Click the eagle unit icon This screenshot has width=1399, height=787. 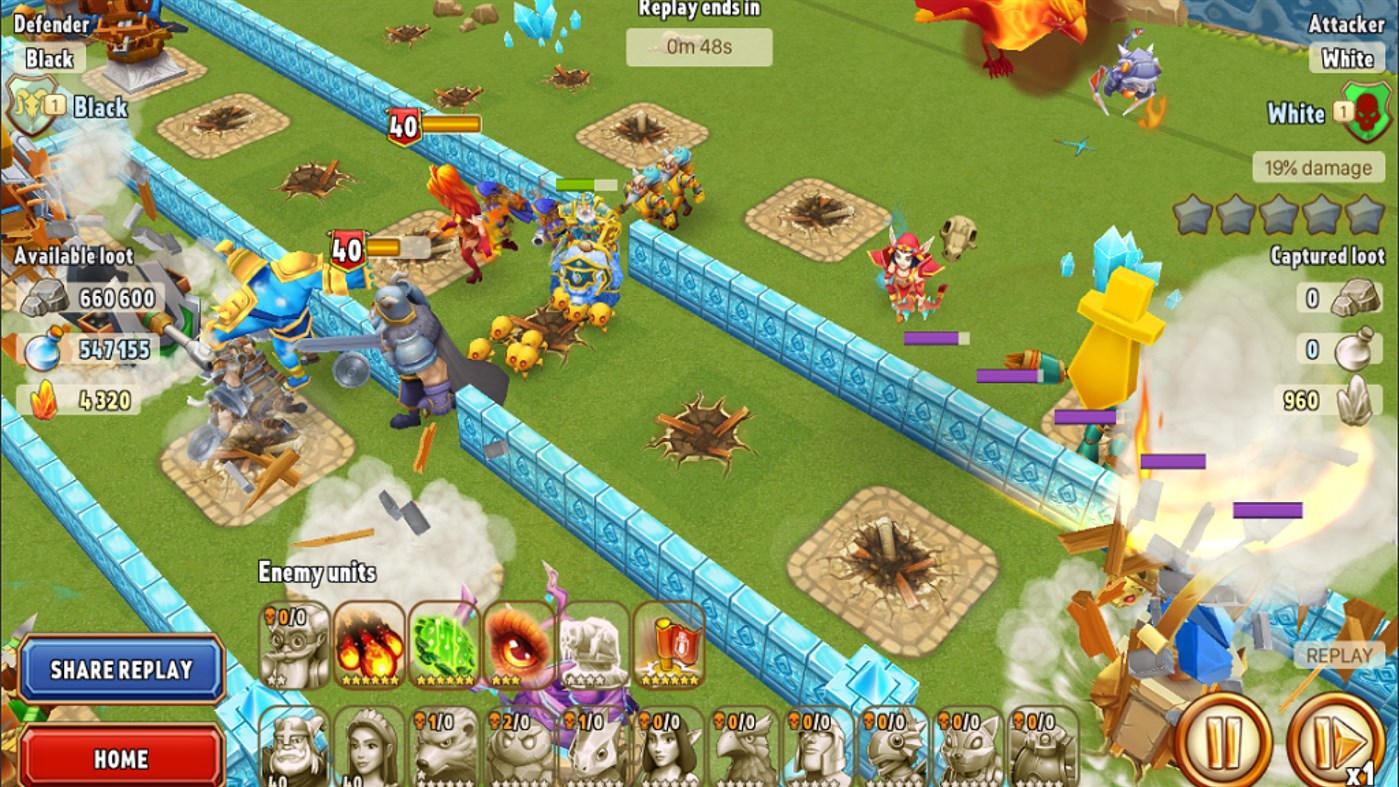[745, 745]
